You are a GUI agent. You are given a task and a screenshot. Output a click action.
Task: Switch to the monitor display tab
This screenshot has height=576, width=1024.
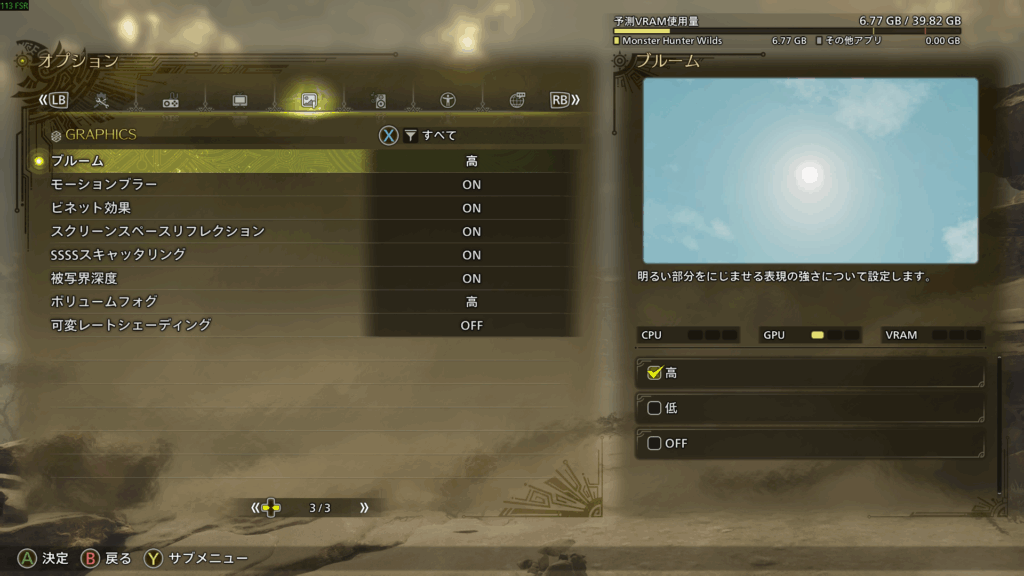[x=240, y=100]
